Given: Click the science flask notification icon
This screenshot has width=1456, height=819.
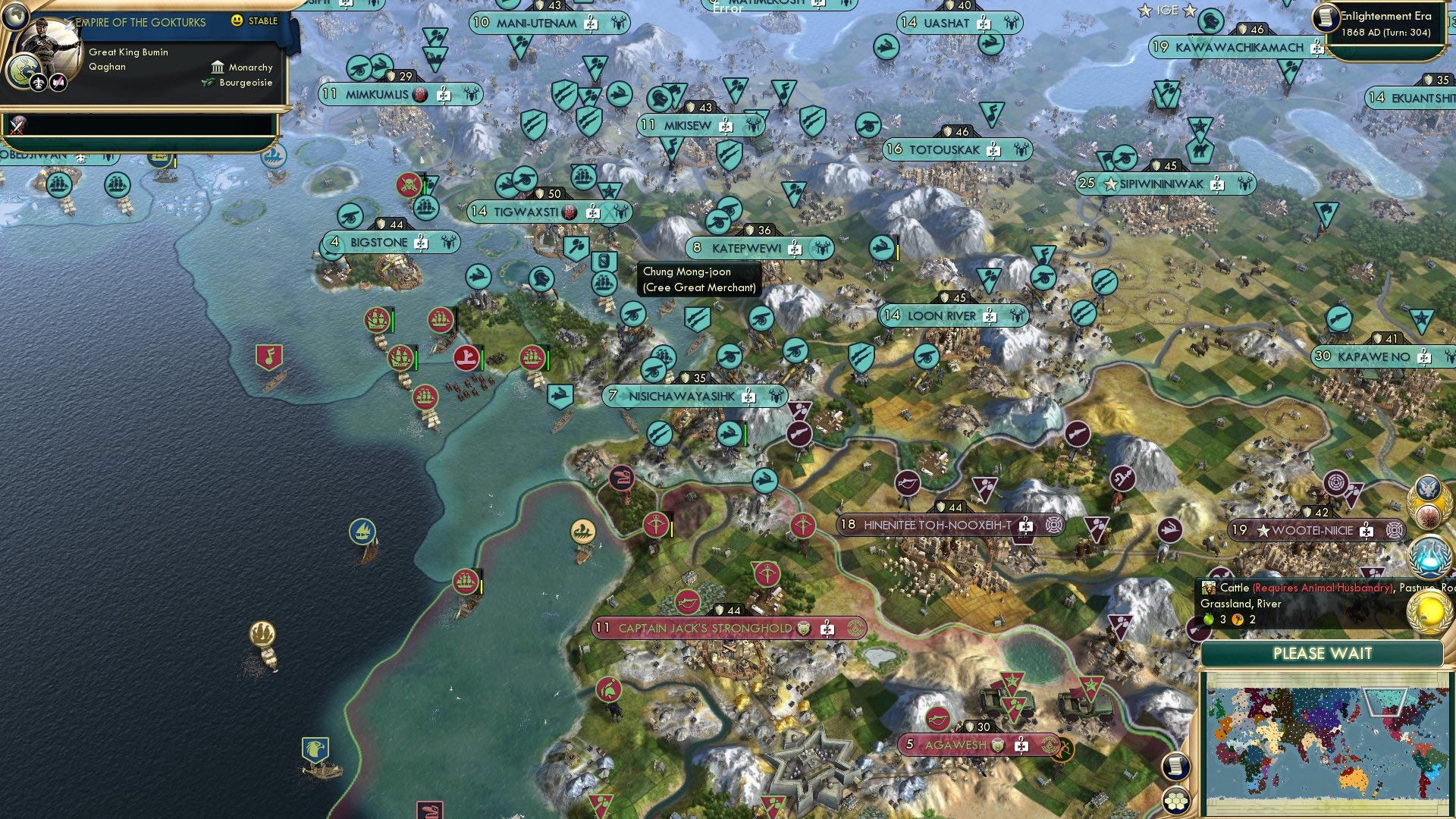Looking at the screenshot, I should [x=1429, y=554].
